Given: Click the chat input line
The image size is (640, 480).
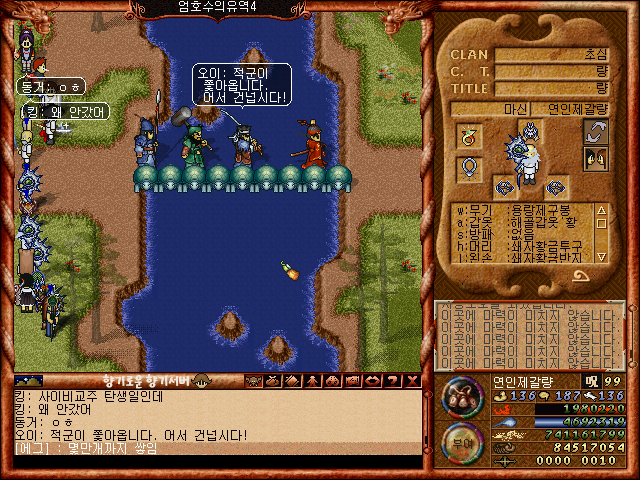Looking at the screenshot, I should (x=220, y=449).
